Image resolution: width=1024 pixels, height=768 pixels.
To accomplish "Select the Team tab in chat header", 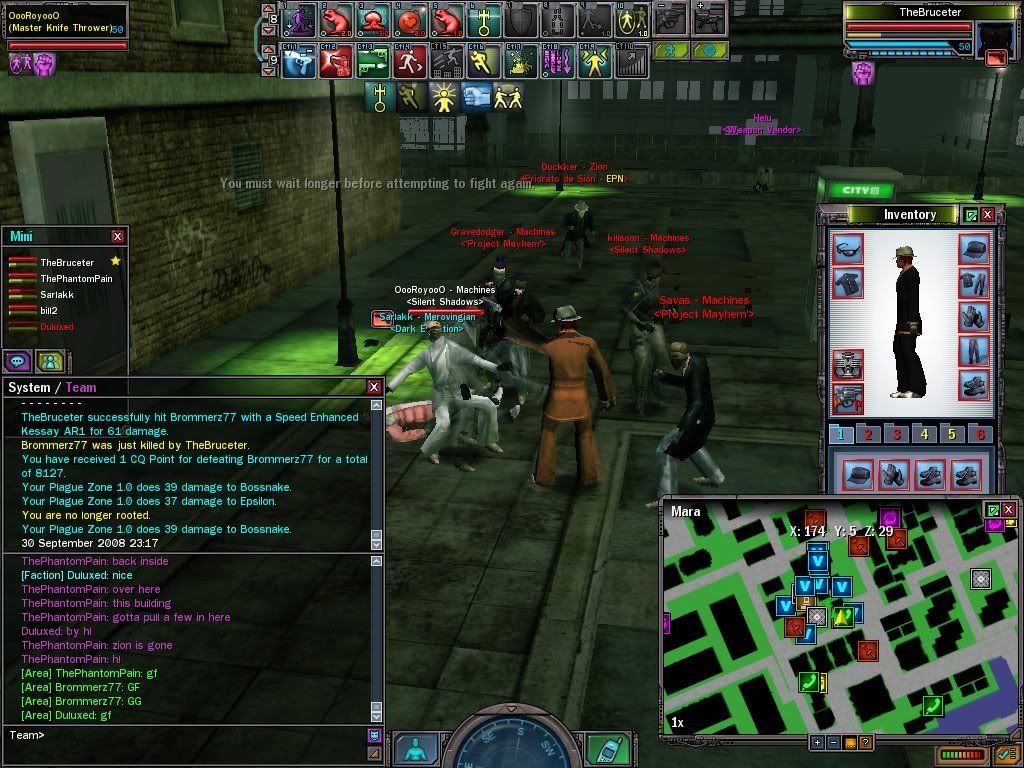I will coord(81,387).
